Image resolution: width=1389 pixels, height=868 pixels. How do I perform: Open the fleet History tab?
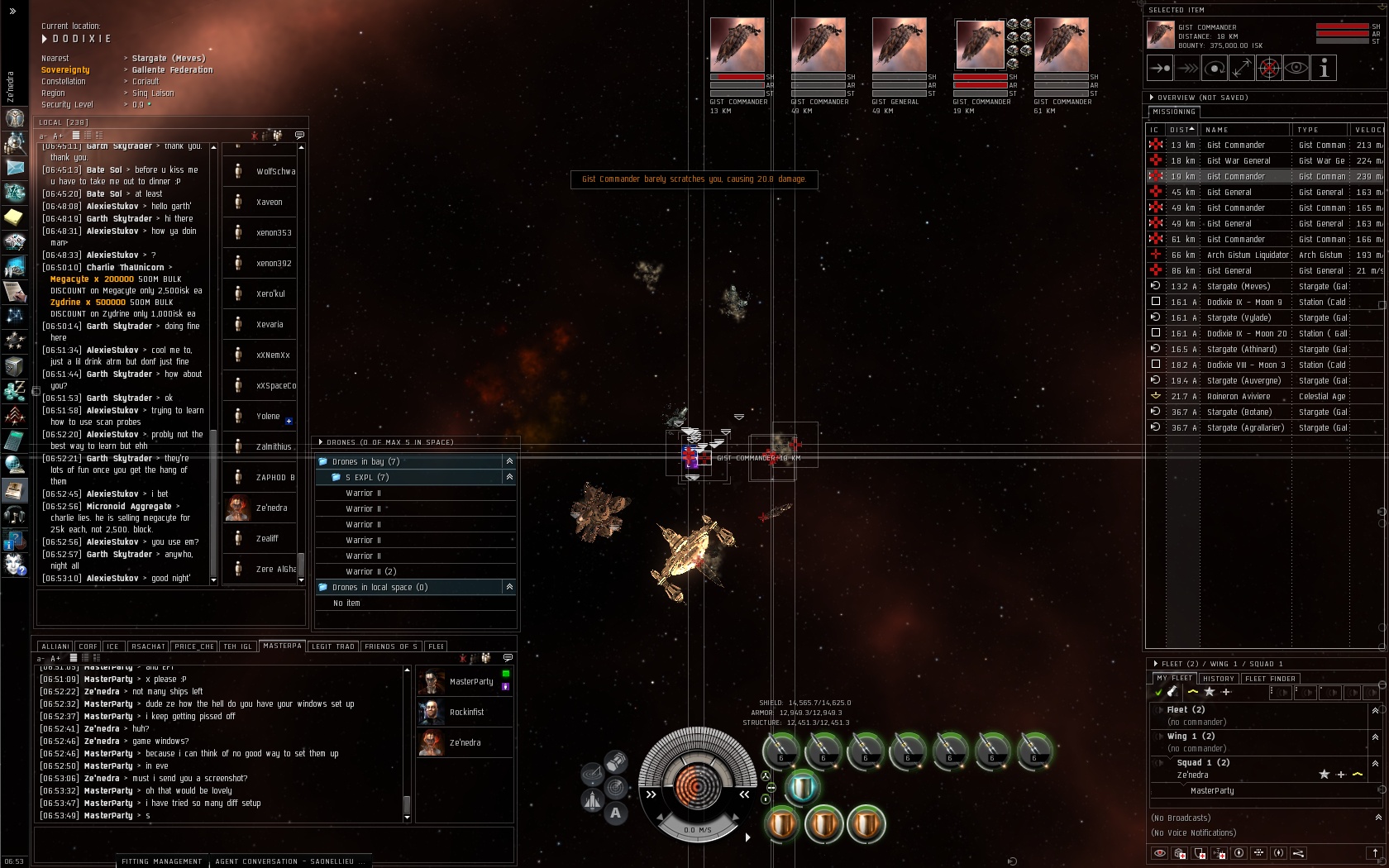(x=1218, y=679)
